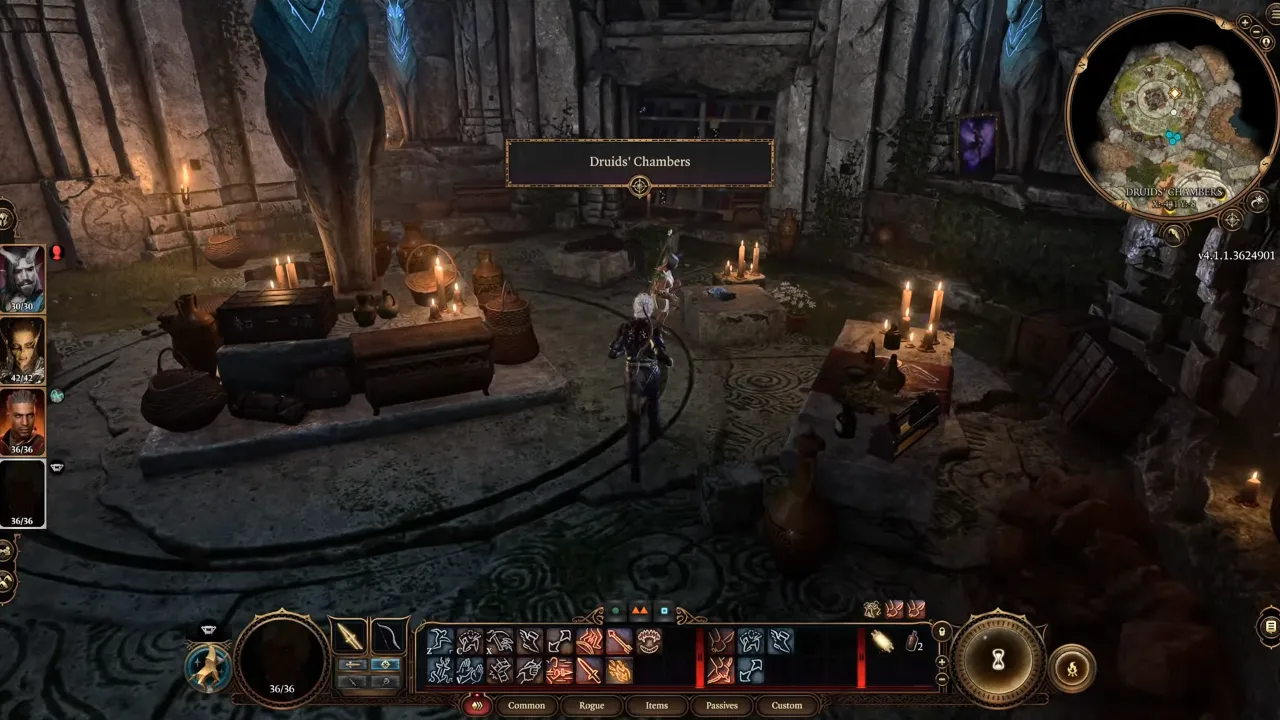Open the Rogue hotbar tab
The width and height of the screenshot is (1280, 720).
pyautogui.click(x=592, y=705)
